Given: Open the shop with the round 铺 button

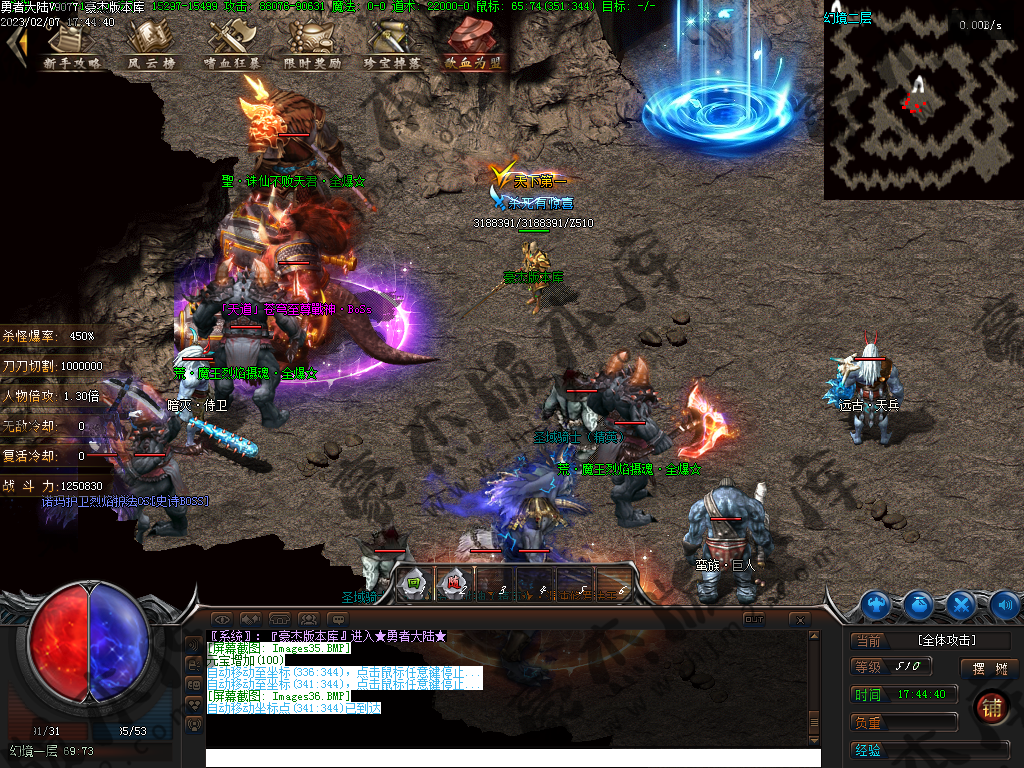Looking at the screenshot, I should click(991, 706).
